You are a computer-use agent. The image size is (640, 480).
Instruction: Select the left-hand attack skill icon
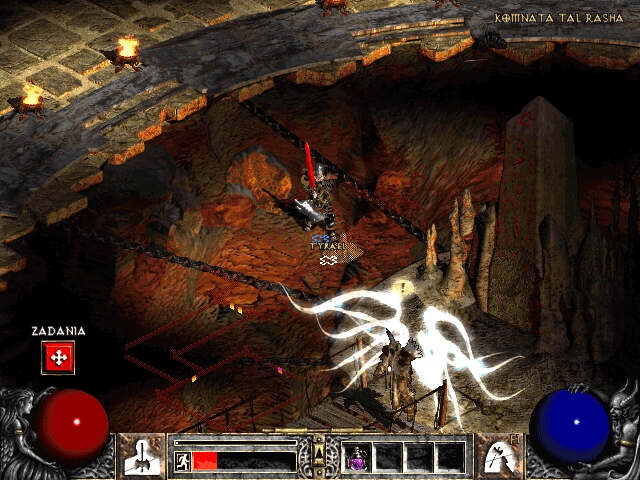tap(142, 455)
